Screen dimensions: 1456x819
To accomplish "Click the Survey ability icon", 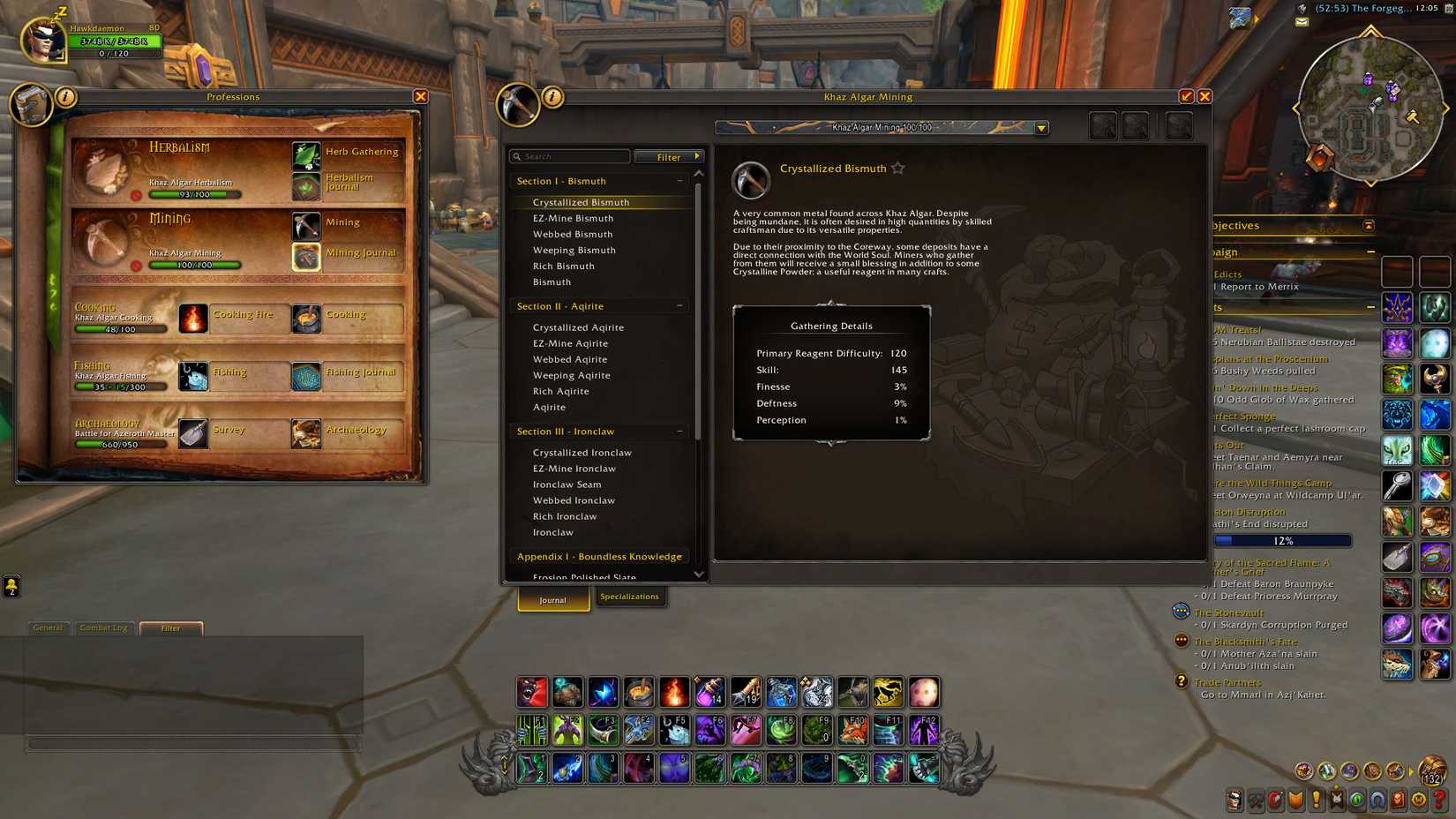I will [x=192, y=432].
